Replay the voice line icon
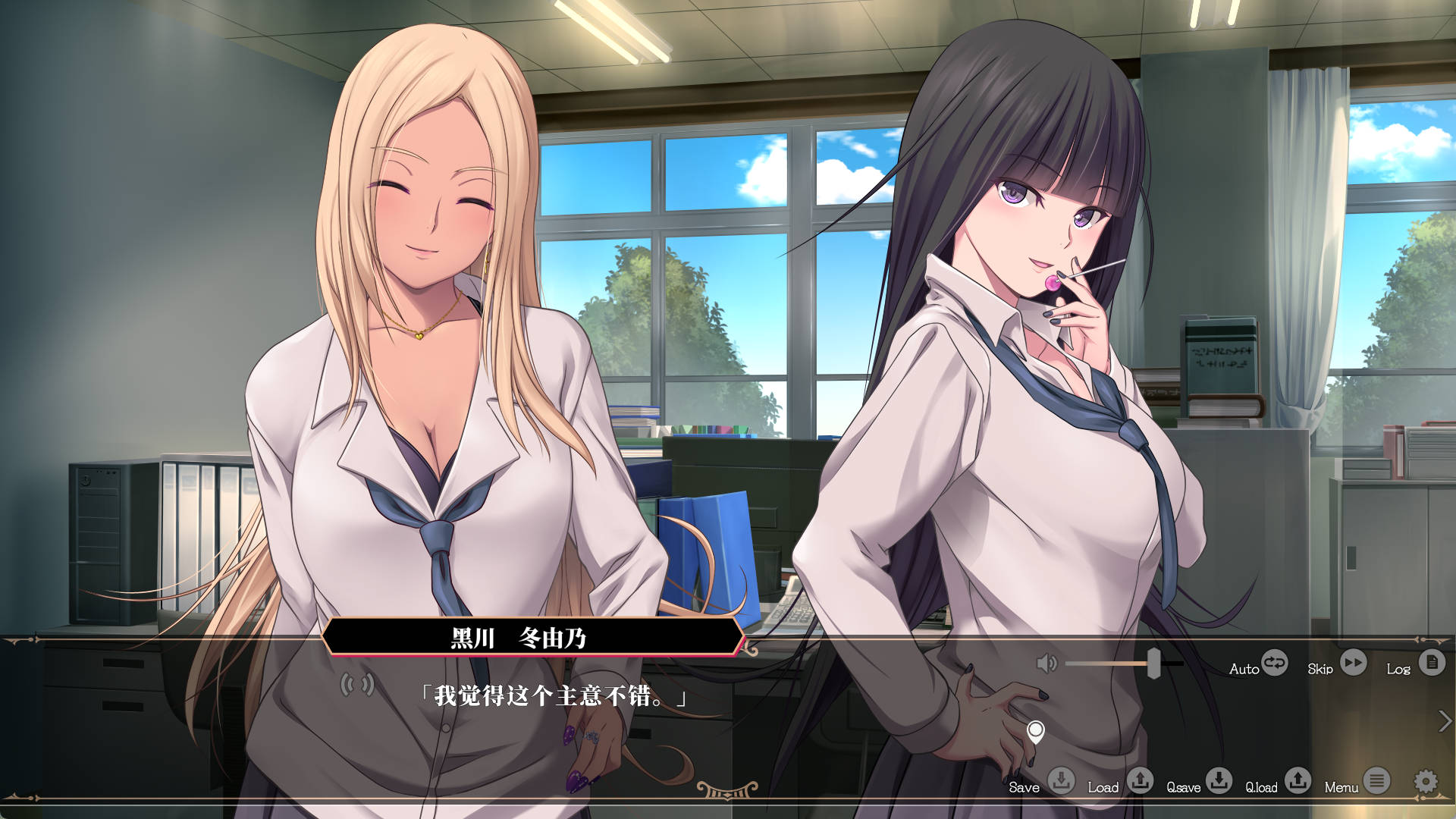This screenshot has width=1456, height=819. (x=357, y=686)
